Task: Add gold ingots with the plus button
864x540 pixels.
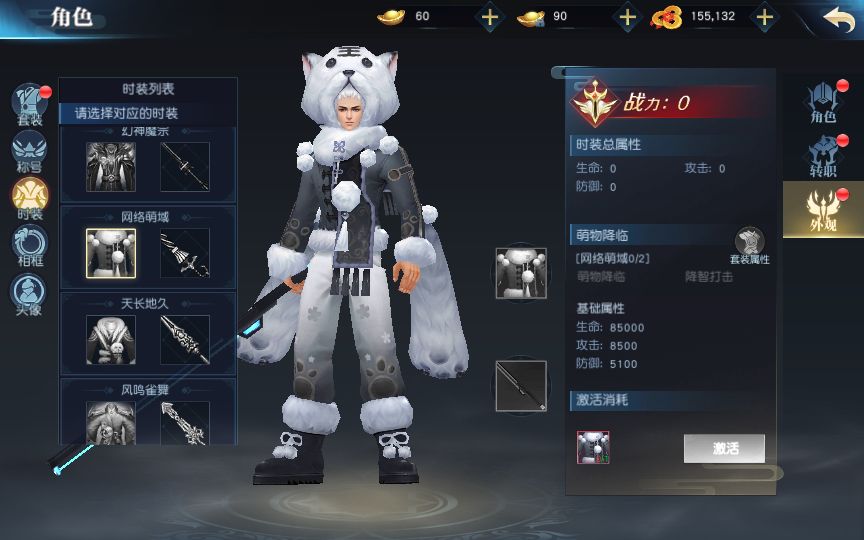Action: pos(489,17)
